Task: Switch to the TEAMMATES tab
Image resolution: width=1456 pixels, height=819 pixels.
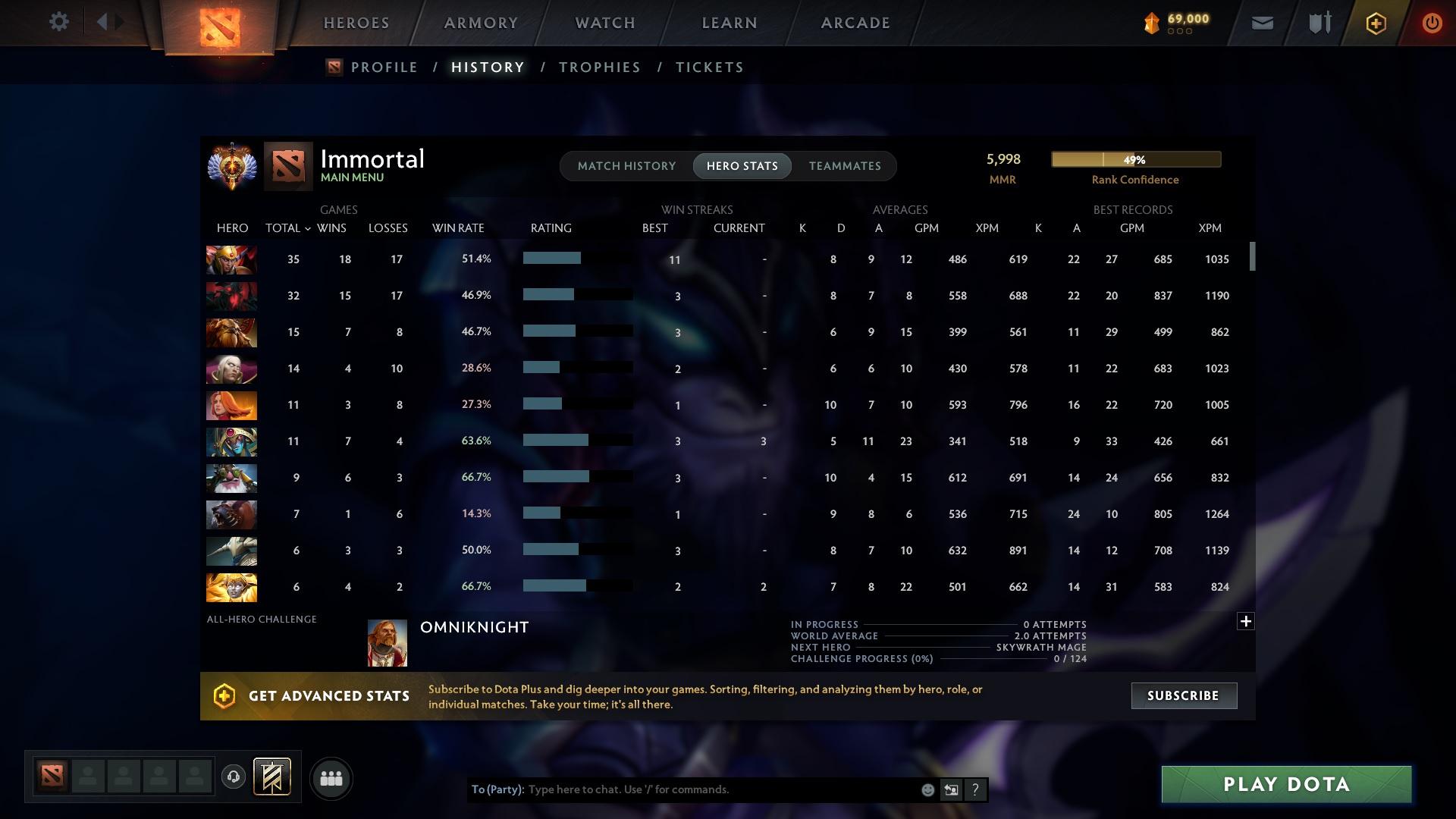Action: tap(845, 166)
